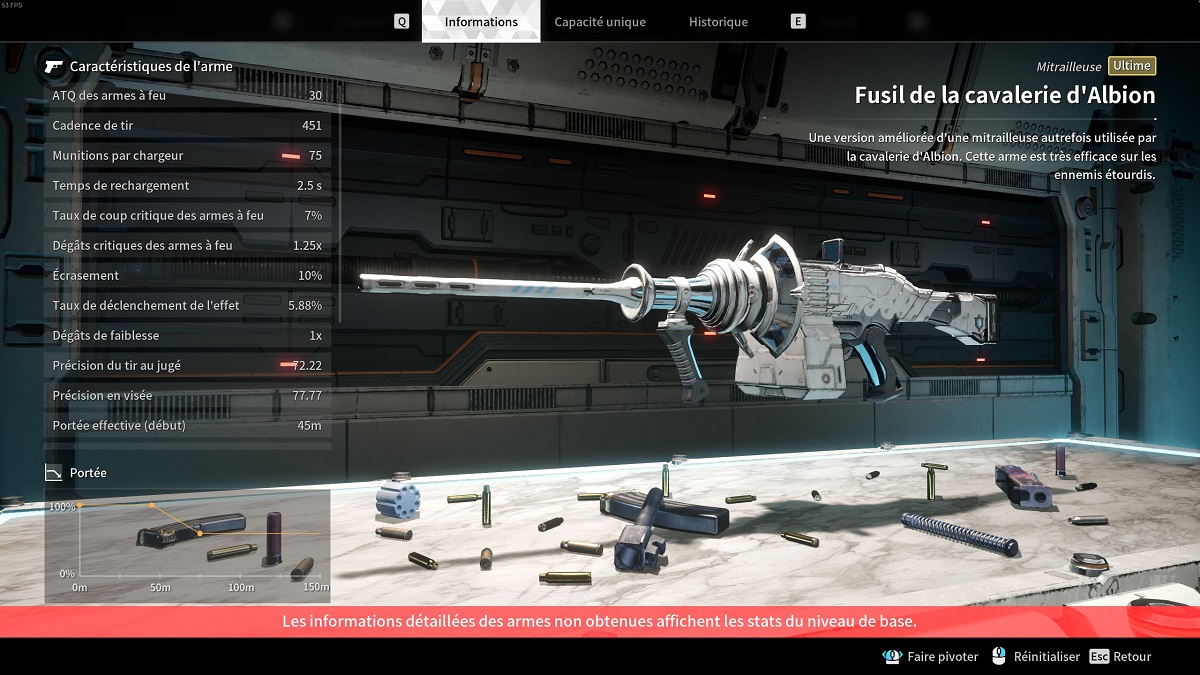Select the Temps de rechargement row
This screenshot has height=675, width=1200.
coord(187,186)
